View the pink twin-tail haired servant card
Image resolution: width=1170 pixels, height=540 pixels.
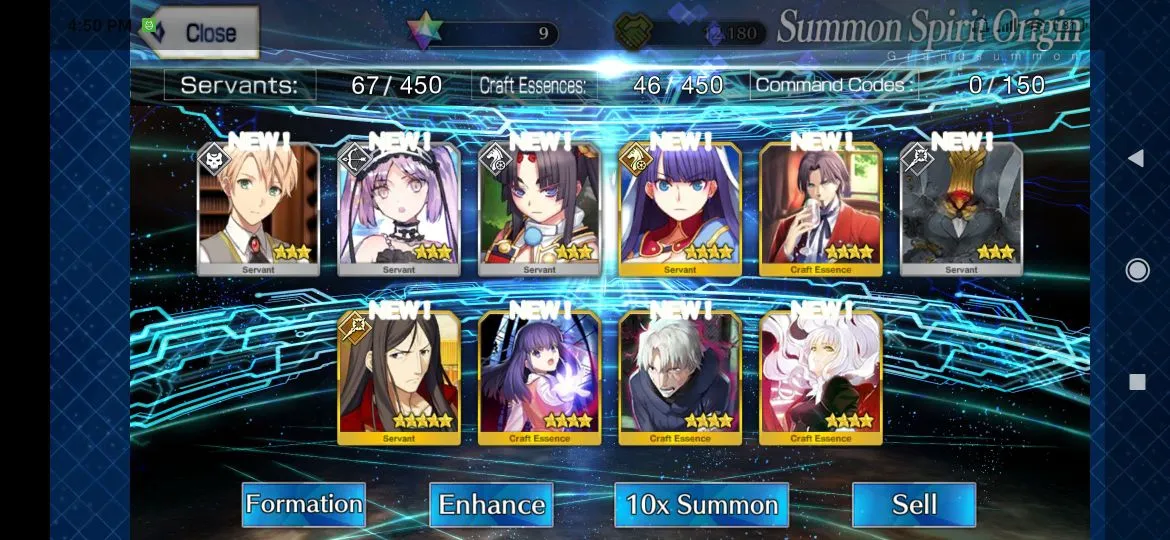pyautogui.click(x=399, y=208)
